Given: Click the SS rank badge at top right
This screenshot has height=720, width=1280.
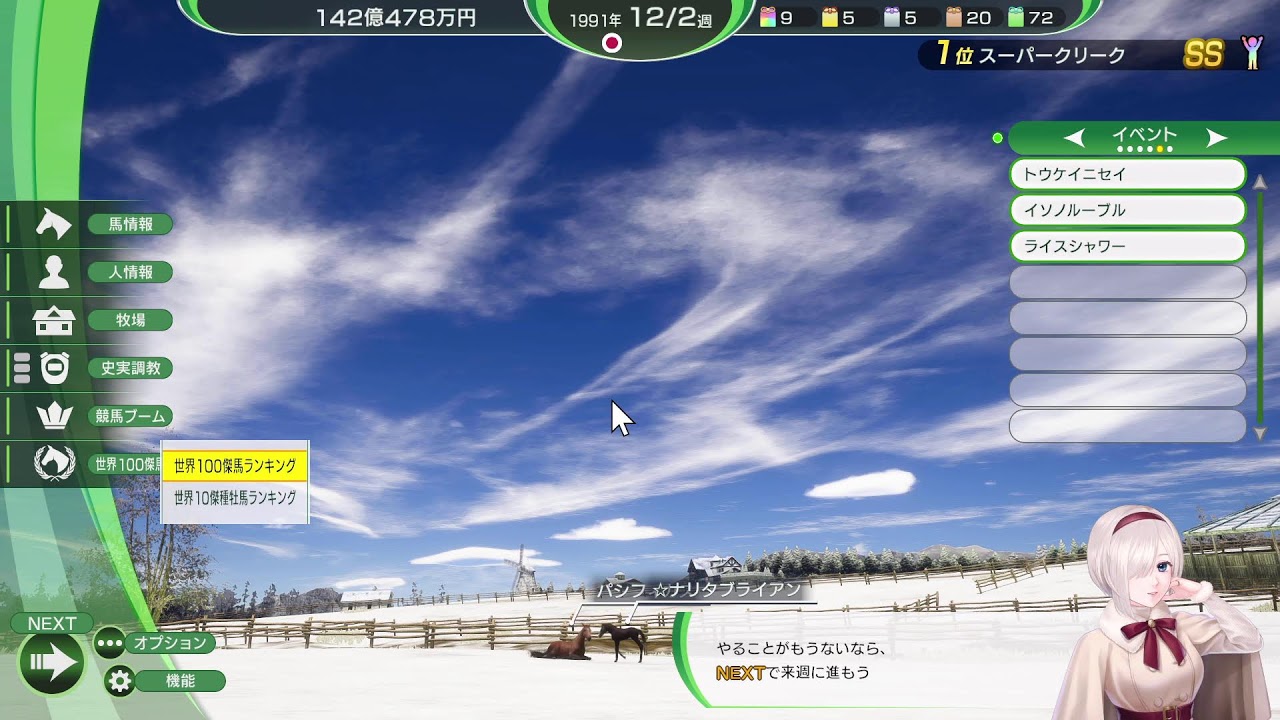Looking at the screenshot, I should pos(1205,55).
